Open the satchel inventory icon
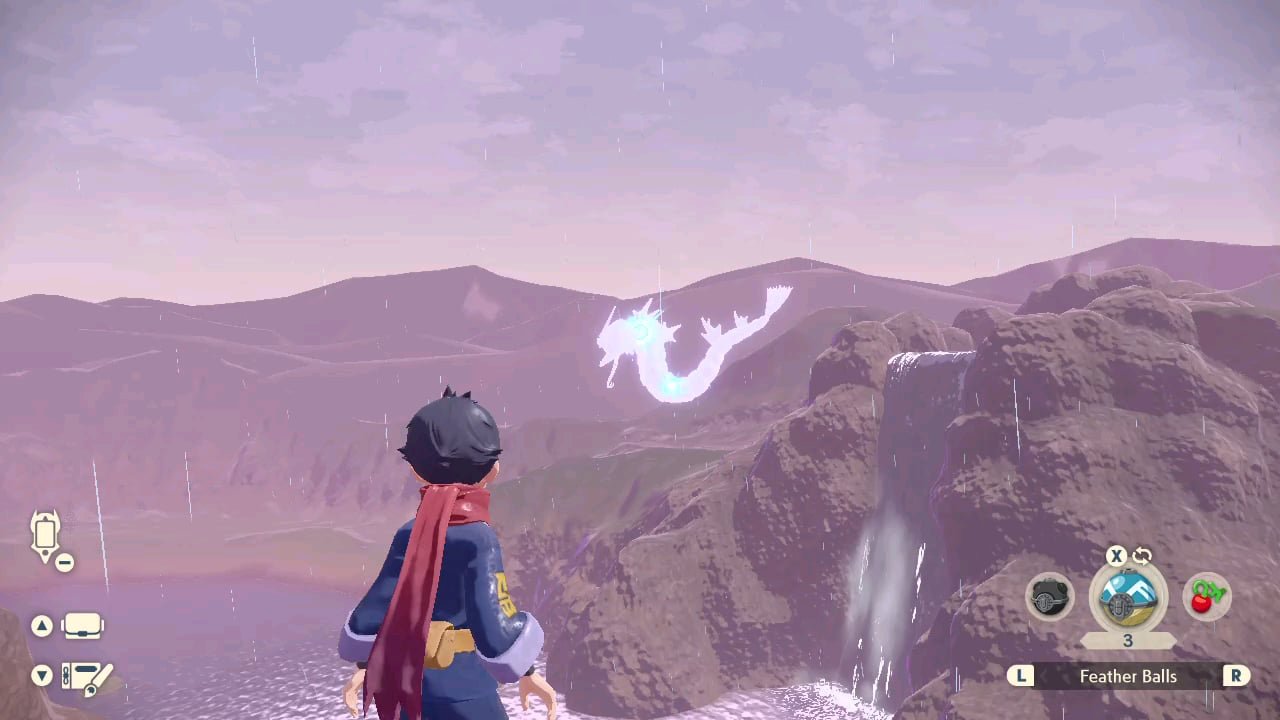The image size is (1280, 720). coord(84,625)
